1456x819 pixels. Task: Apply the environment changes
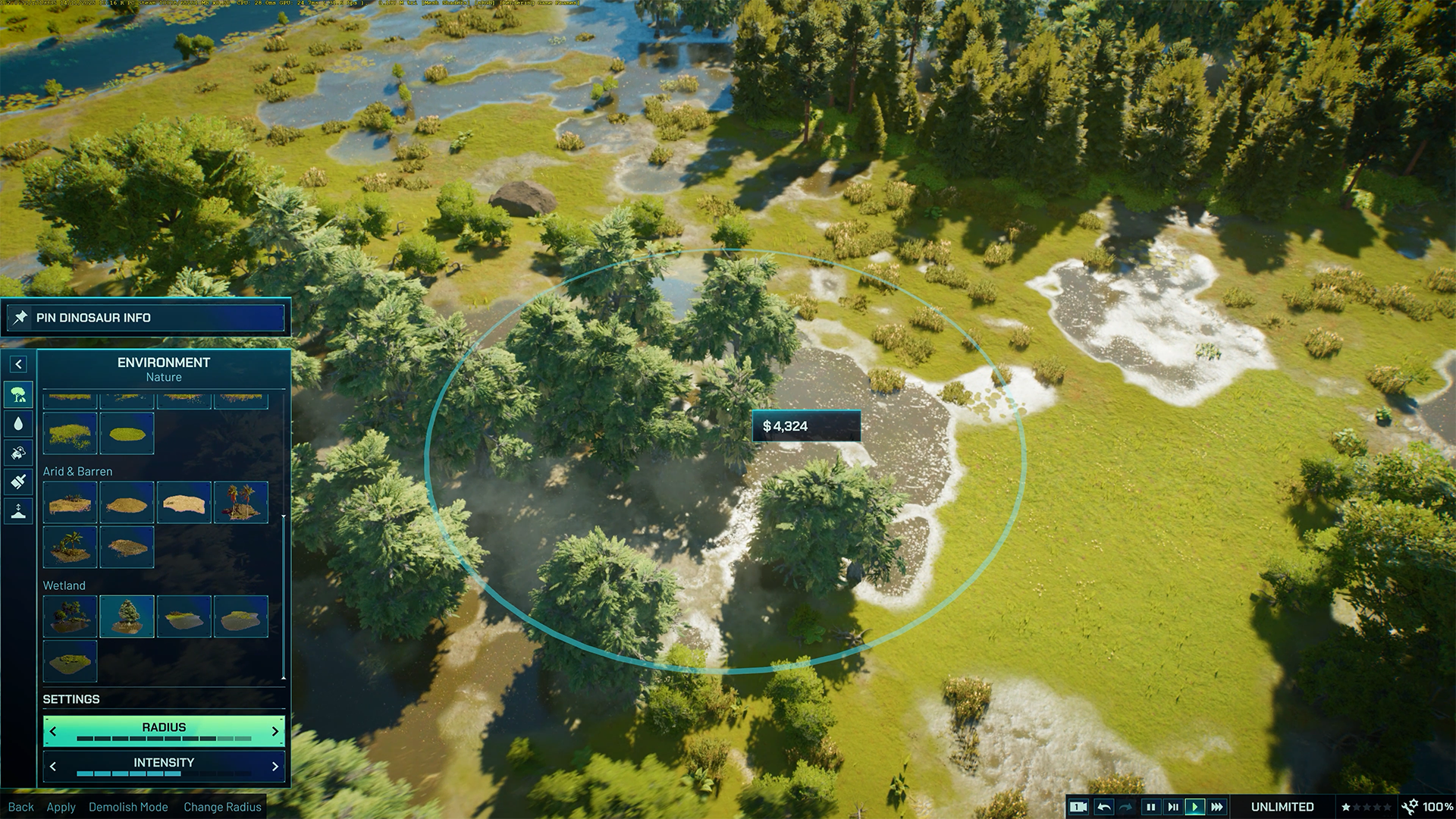click(61, 807)
